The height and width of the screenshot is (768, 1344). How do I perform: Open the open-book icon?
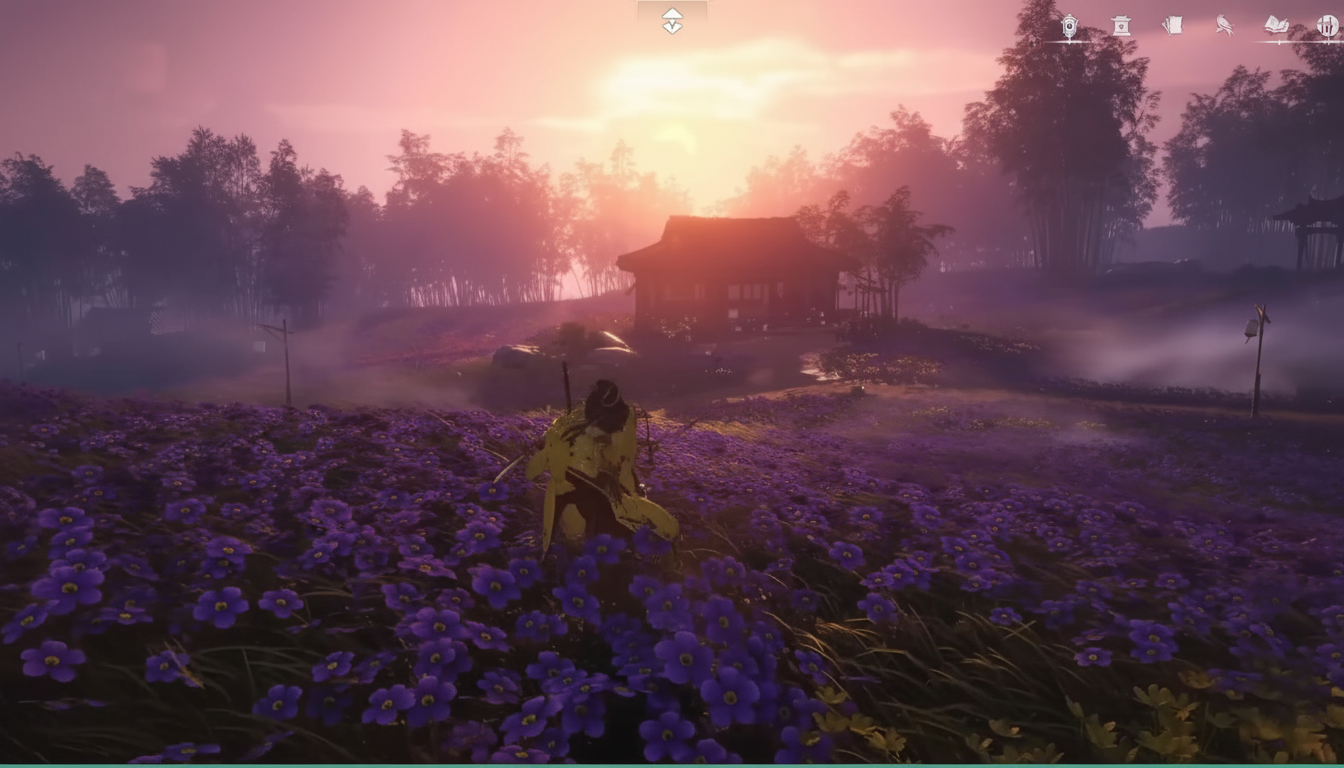pyautogui.click(x=1276, y=25)
